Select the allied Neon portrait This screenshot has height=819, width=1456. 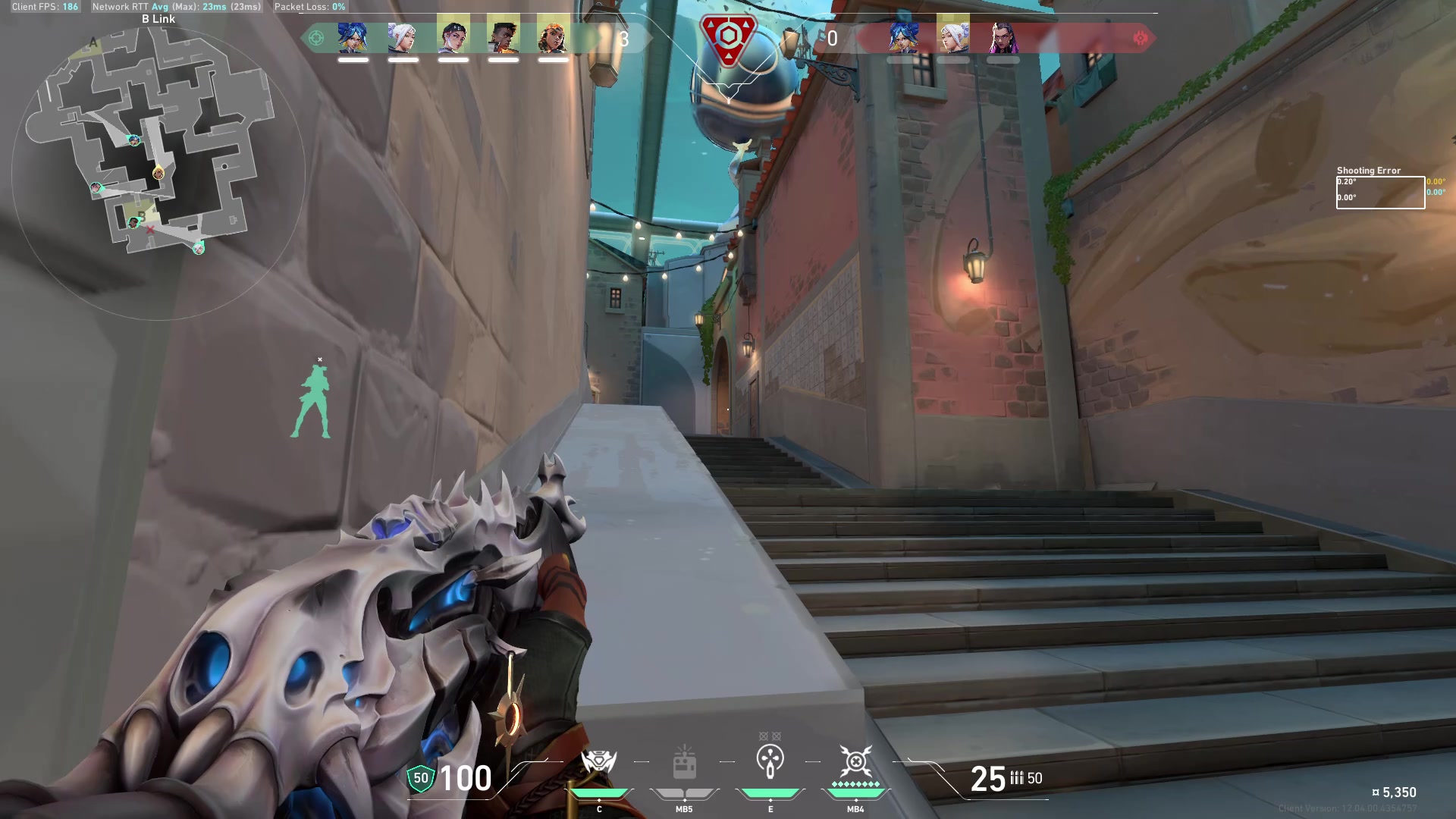click(353, 37)
